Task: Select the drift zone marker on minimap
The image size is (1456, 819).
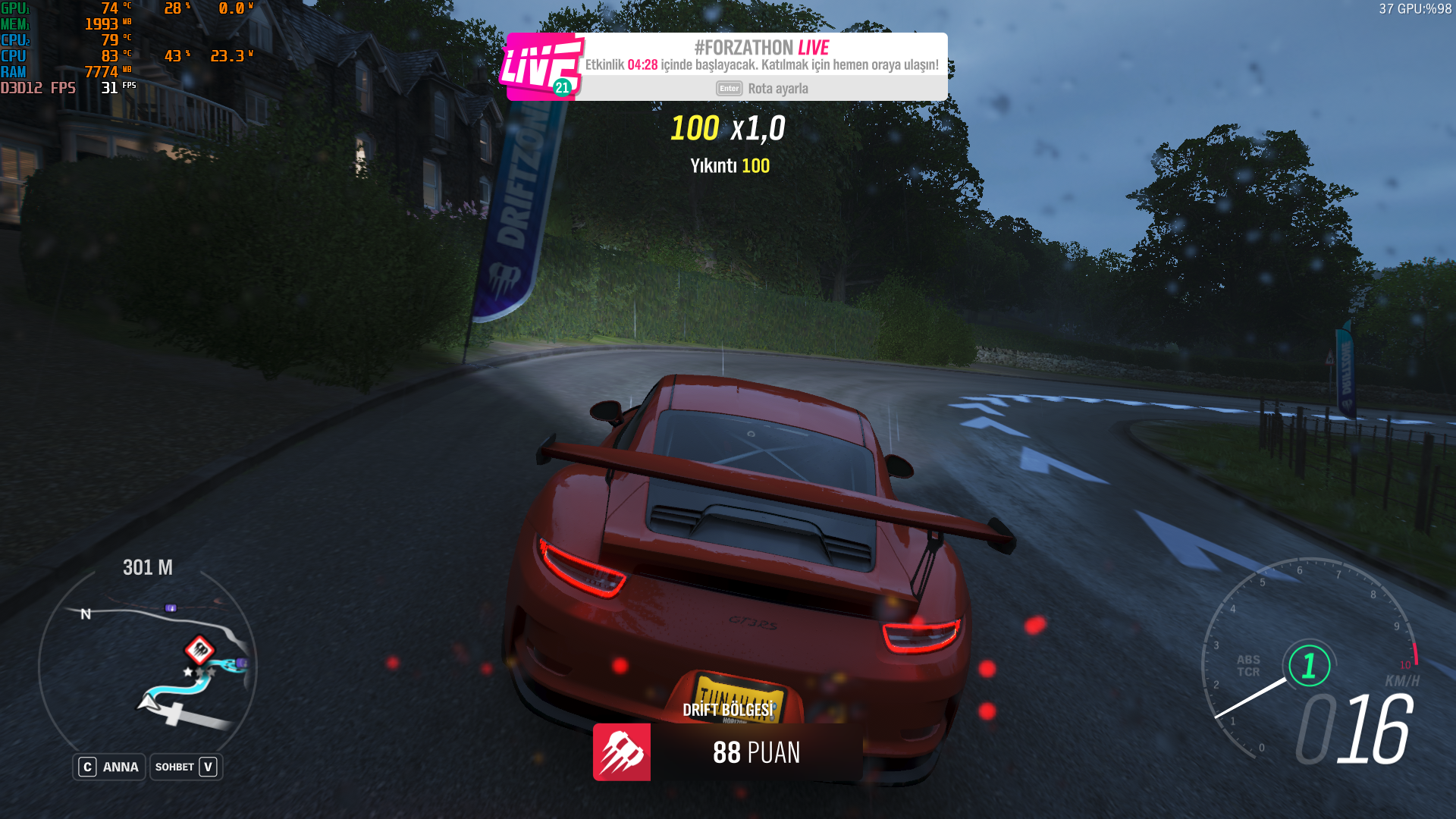Action: click(x=199, y=649)
